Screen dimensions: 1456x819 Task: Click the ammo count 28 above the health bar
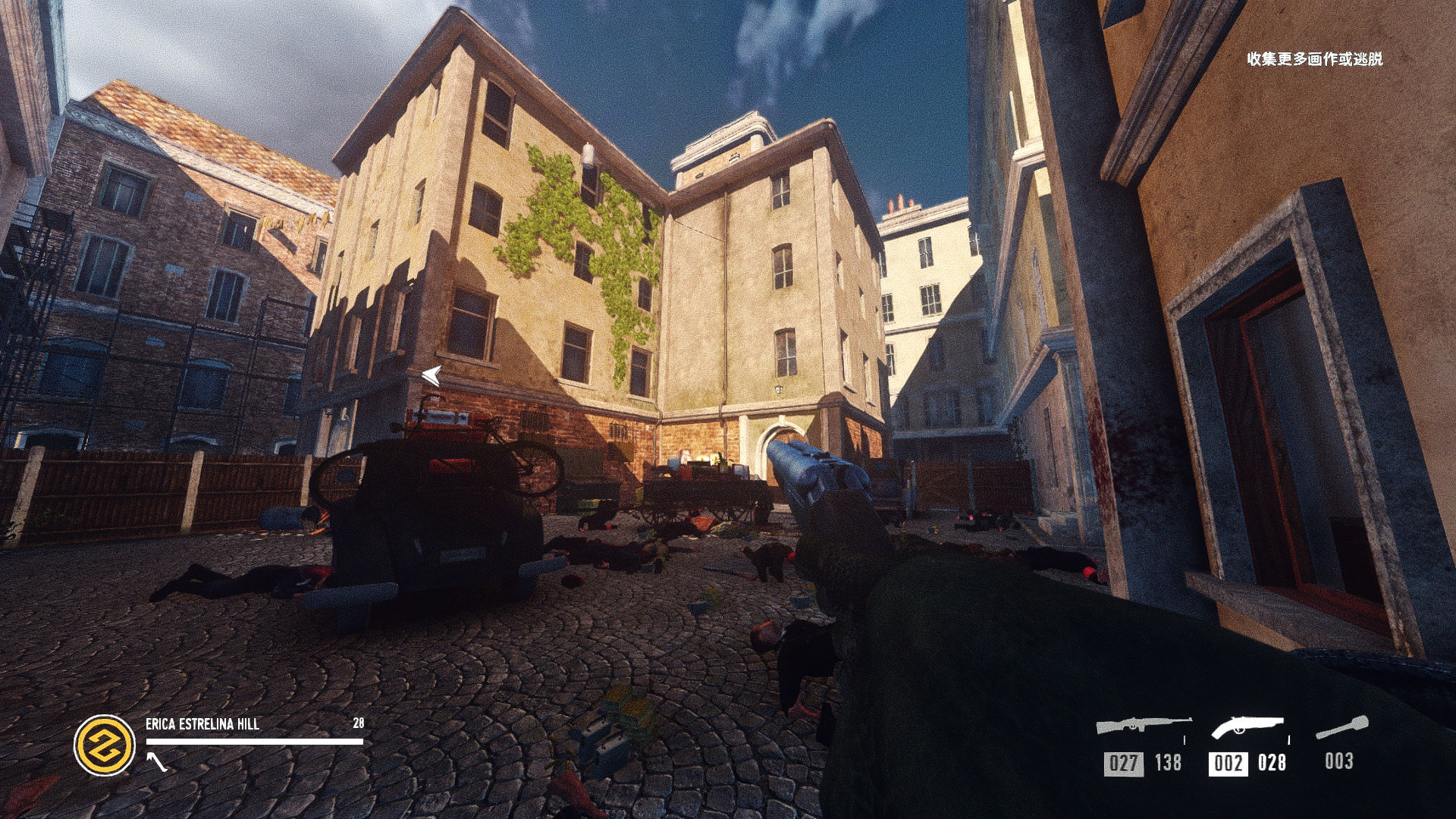click(356, 724)
